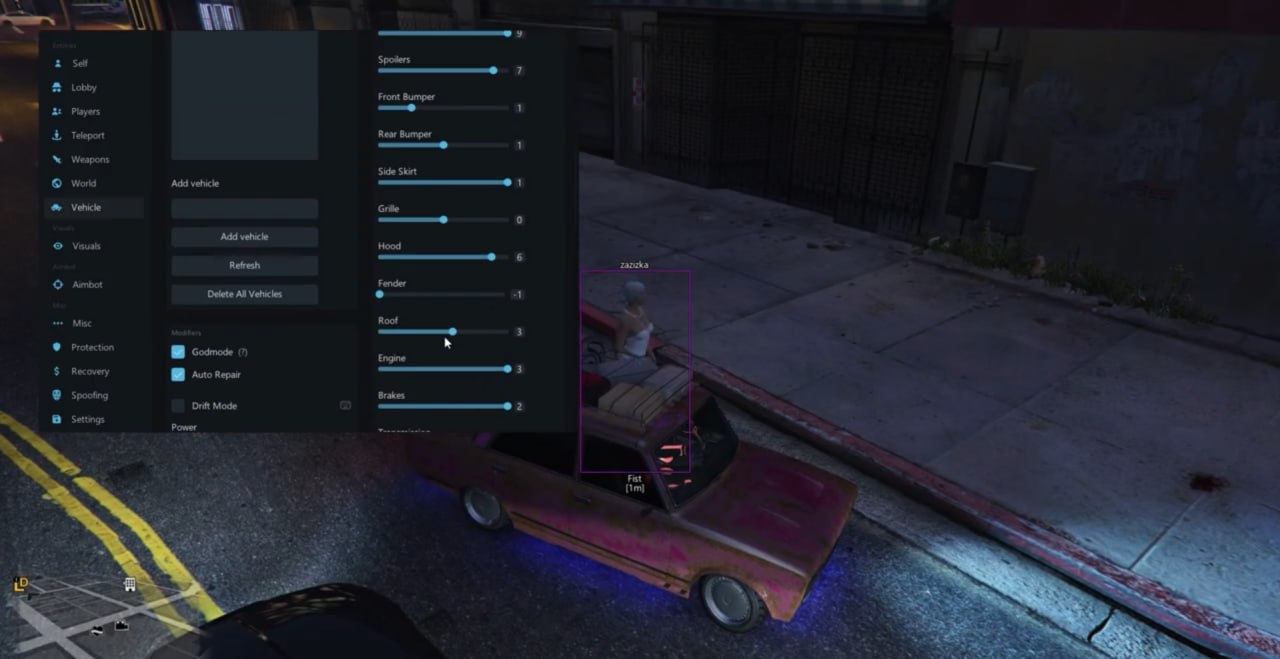Show the Visuals section

pyautogui.click(x=86, y=246)
